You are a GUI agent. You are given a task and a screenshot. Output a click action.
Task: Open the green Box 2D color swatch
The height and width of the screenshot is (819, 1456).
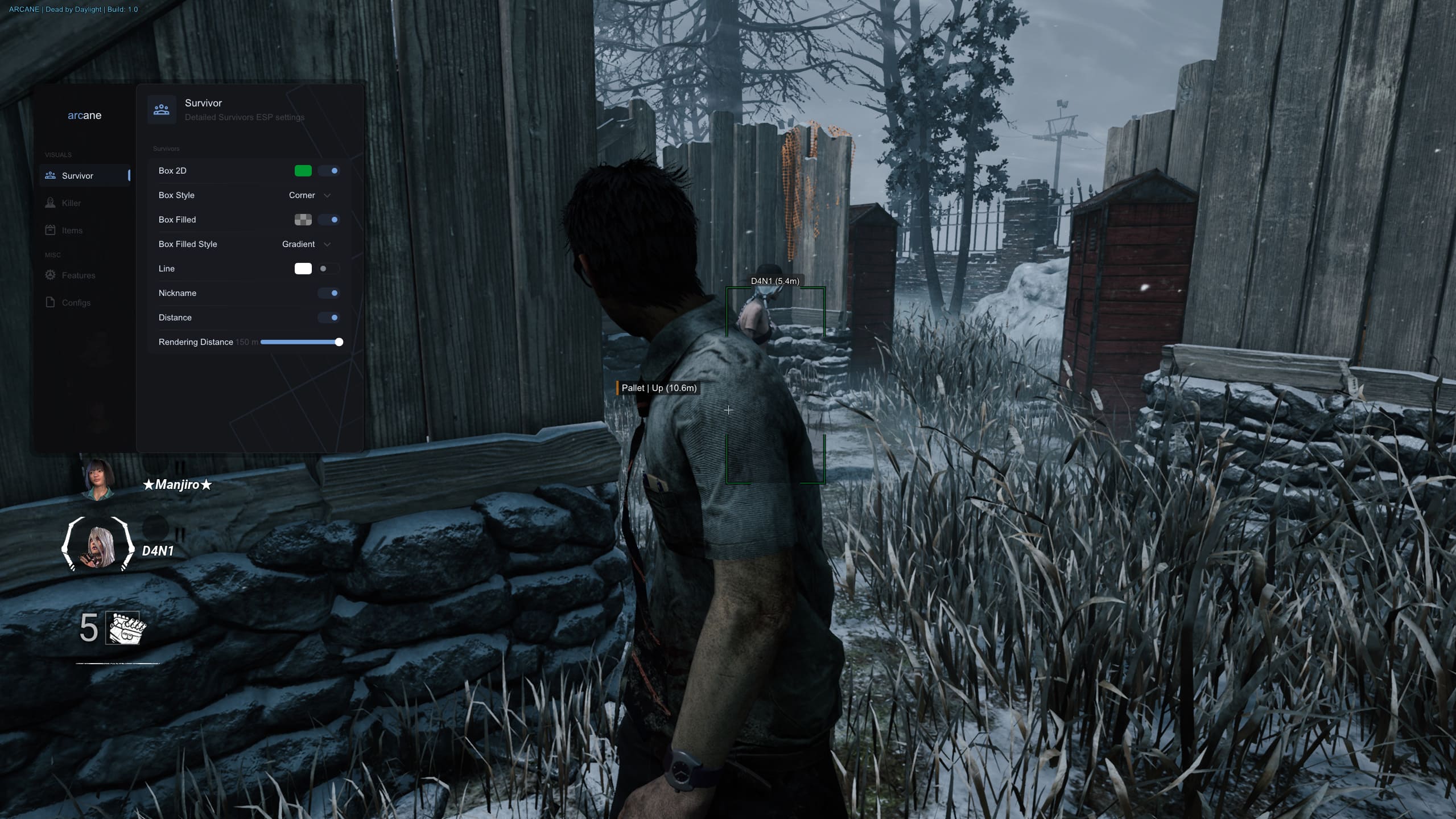(x=303, y=171)
